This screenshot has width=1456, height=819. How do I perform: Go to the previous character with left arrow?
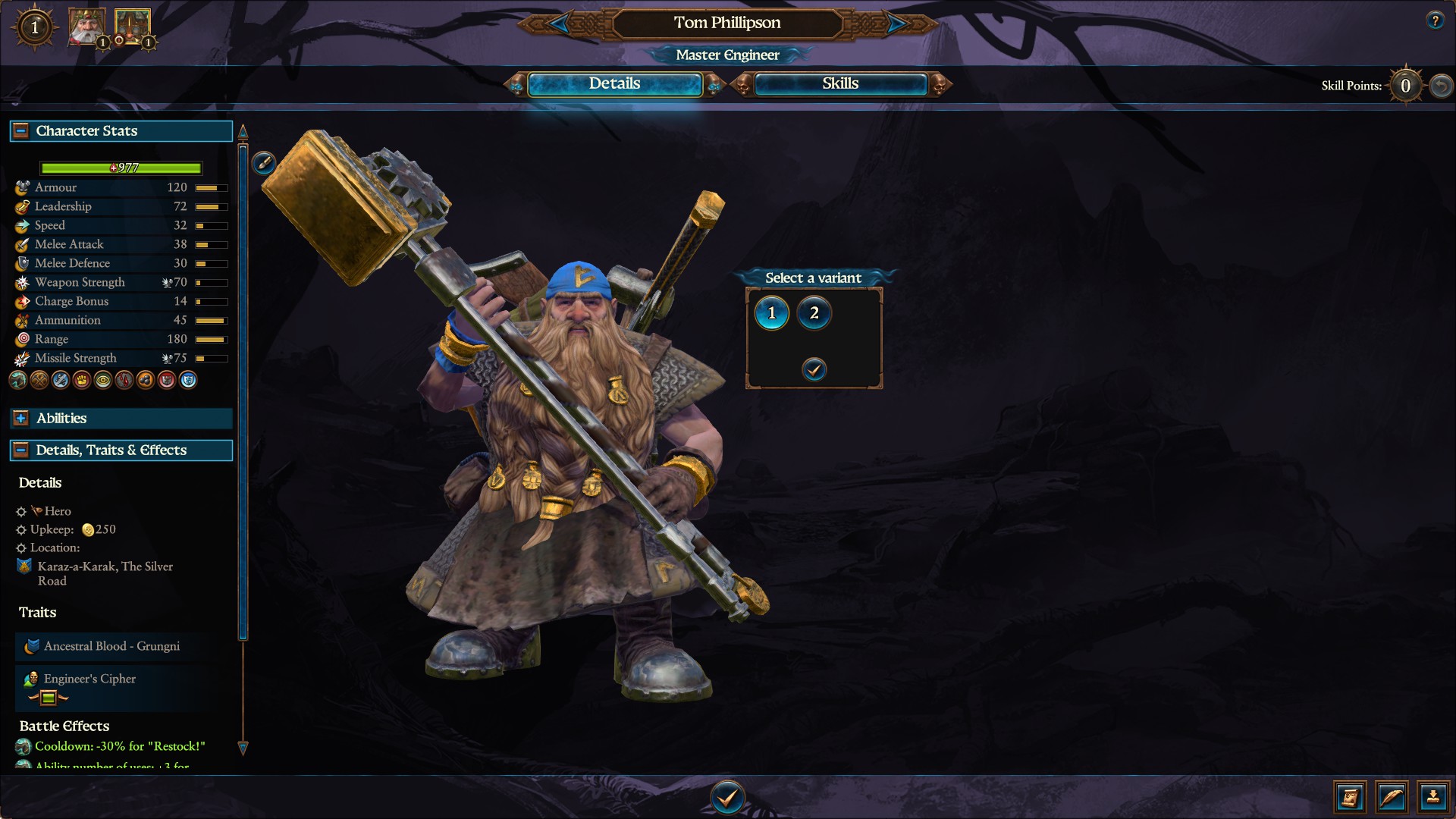click(559, 24)
